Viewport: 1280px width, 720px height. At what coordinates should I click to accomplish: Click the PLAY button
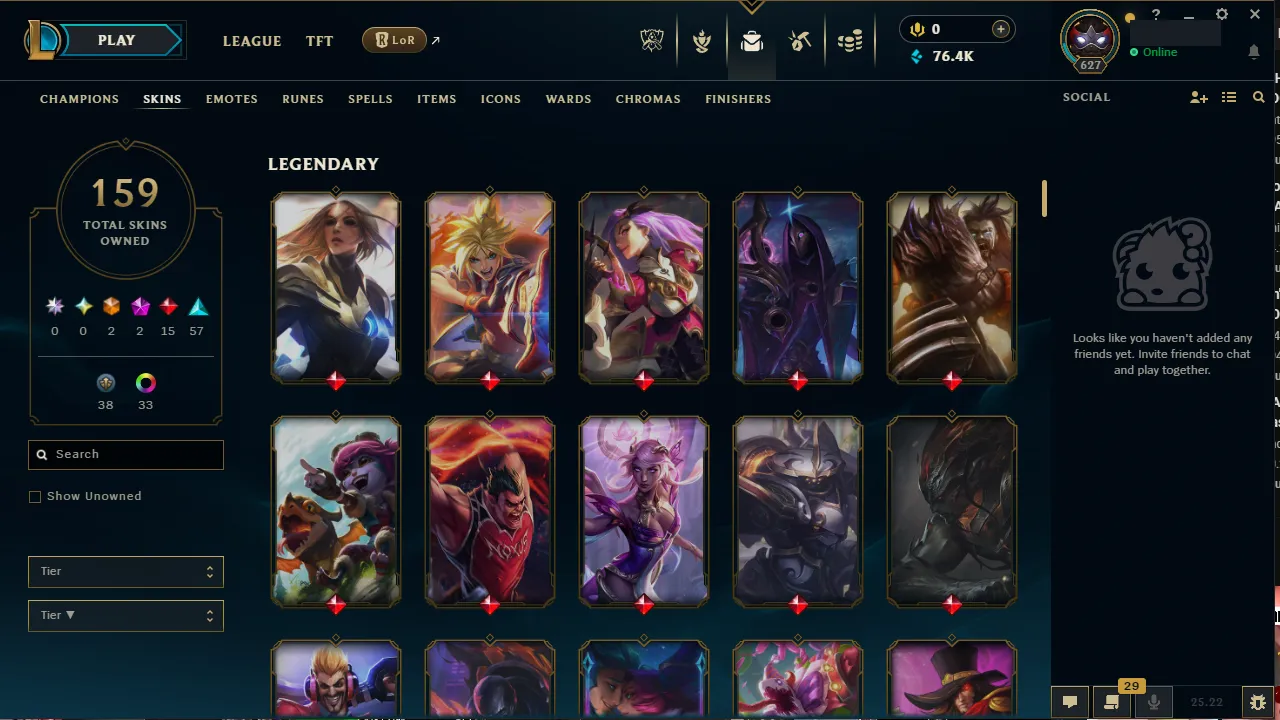point(115,40)
